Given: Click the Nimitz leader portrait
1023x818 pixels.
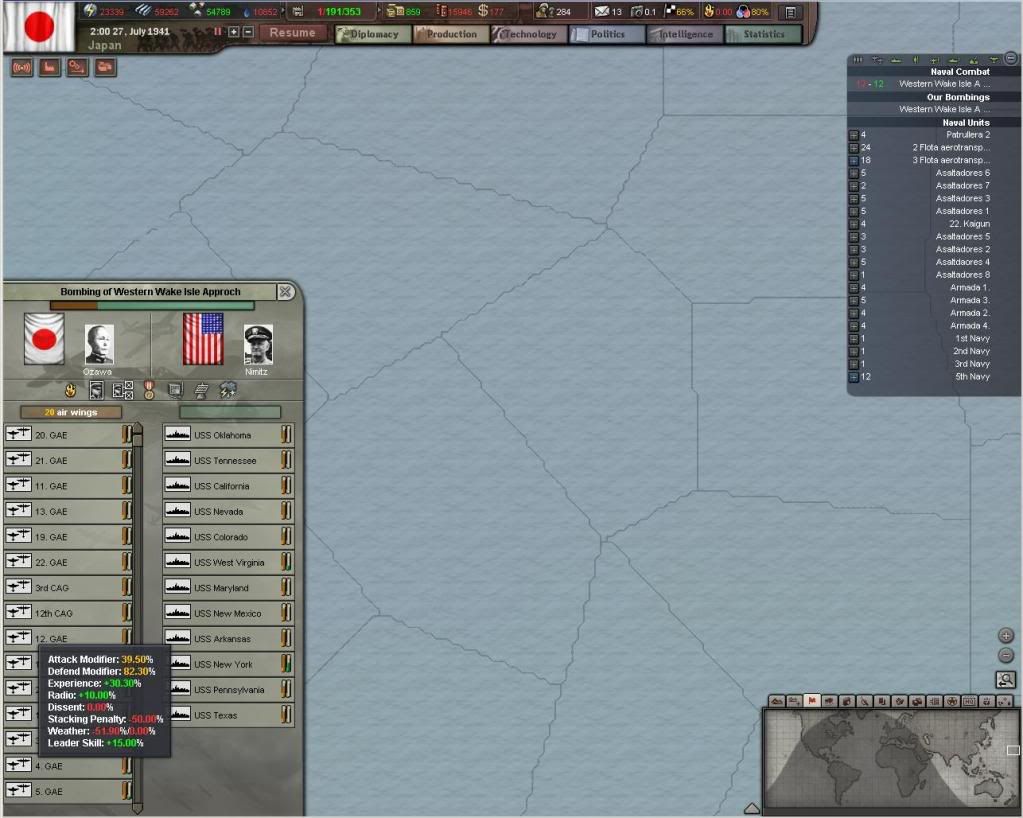Looking at the screenshot, I should click(258, 344).
